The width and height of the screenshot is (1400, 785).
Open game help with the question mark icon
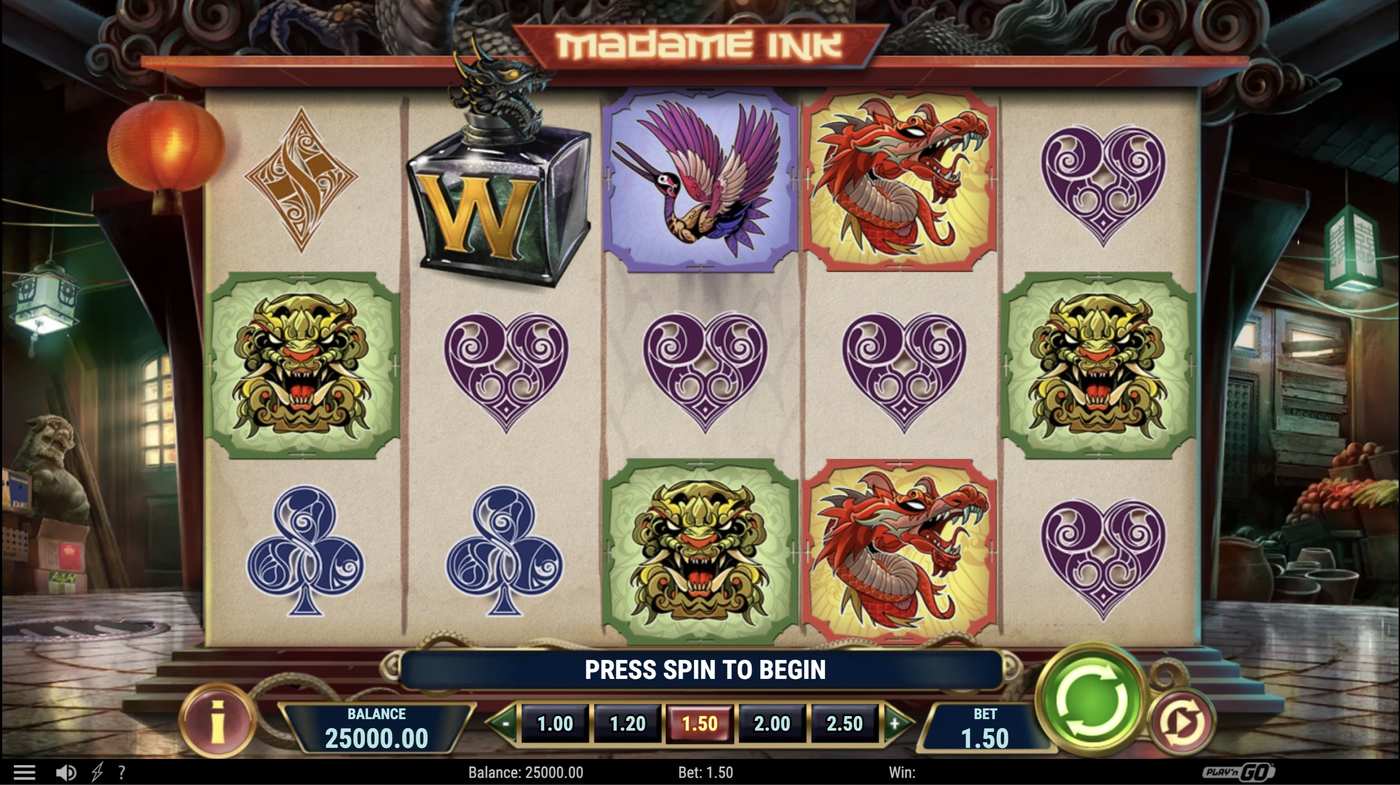(x=121, y=771)
